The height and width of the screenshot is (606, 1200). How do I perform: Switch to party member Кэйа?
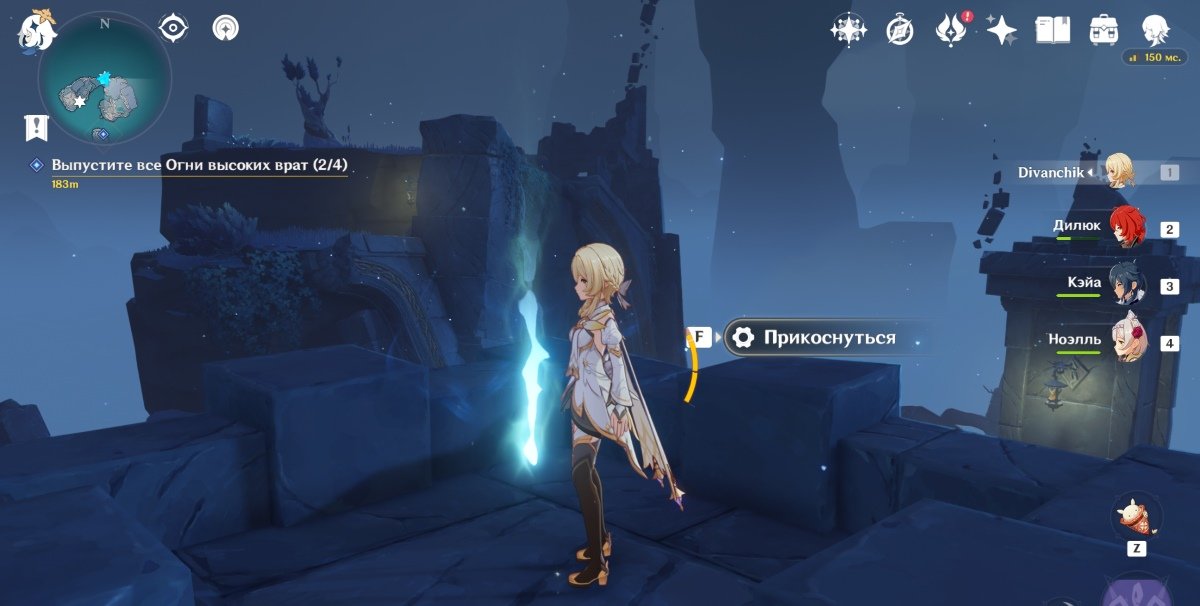click(x=1125, y=286)
